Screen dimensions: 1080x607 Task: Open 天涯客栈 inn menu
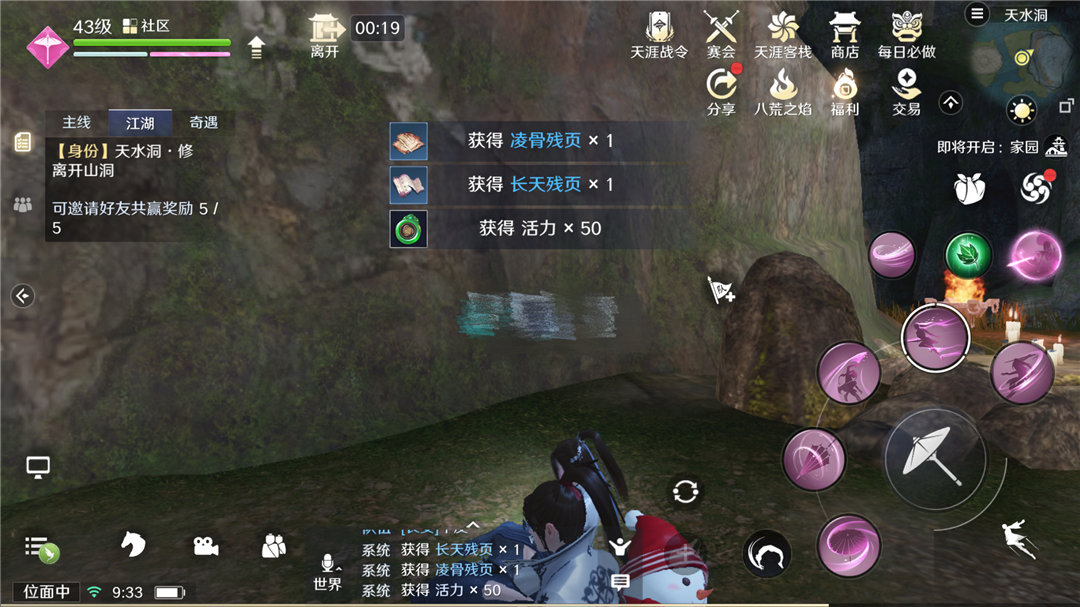coord(783,34)
